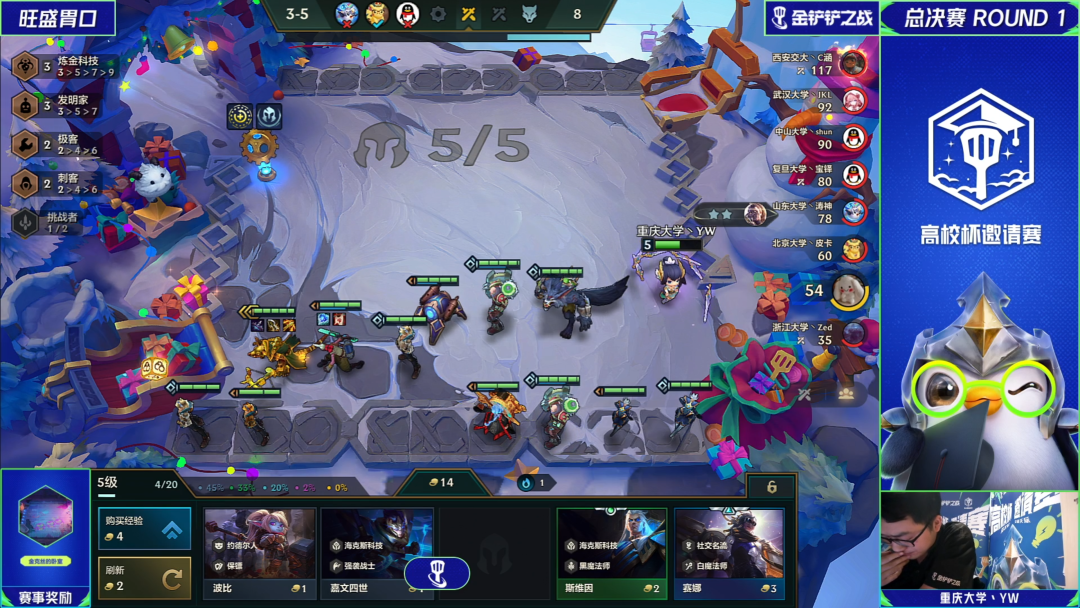Click the crossed-swords icon below the scoreboard
The width and height of the screenshot is (1080, 608).
804,393
